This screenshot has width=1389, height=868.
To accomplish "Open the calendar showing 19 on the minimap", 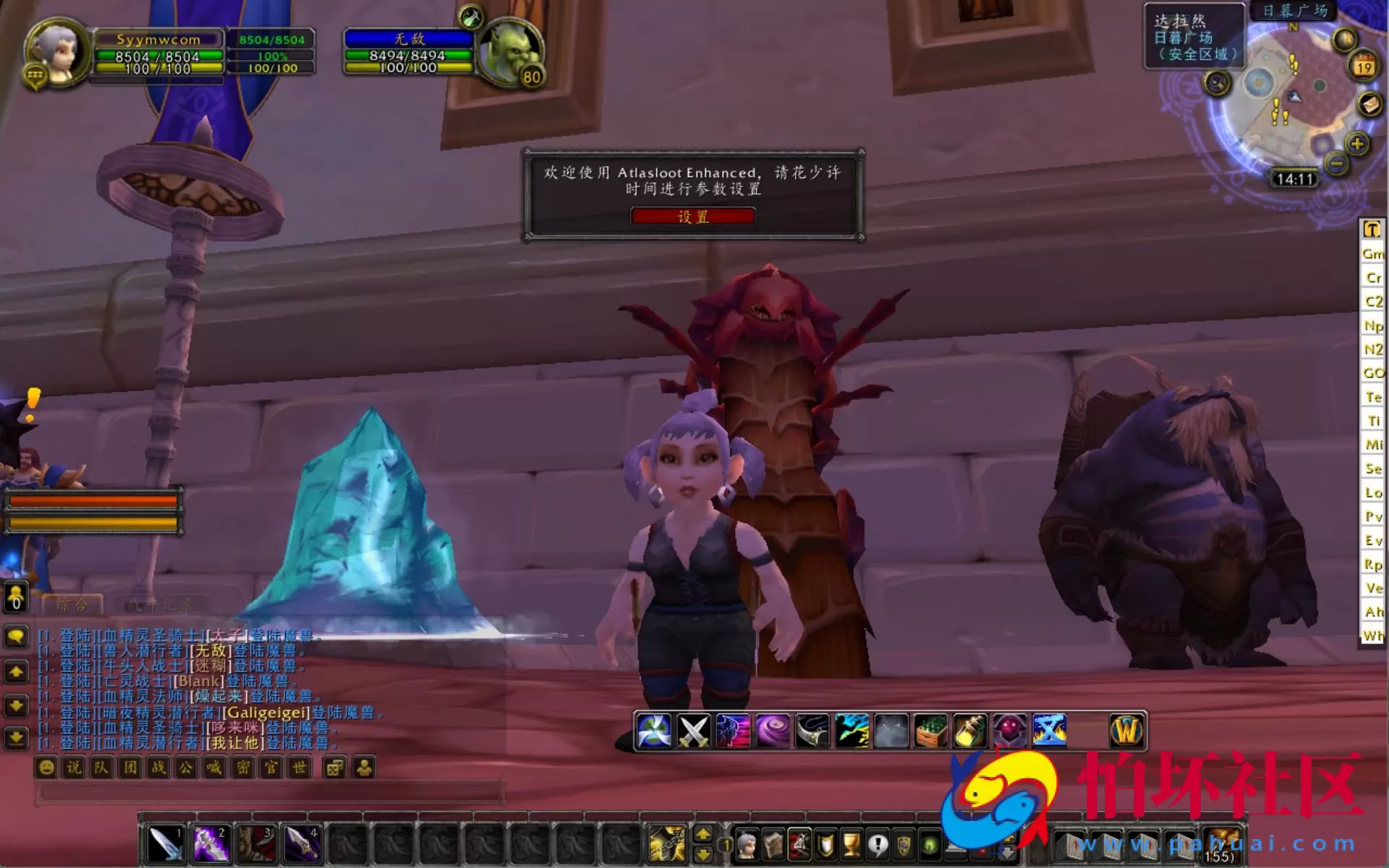I will point(1363,67).
